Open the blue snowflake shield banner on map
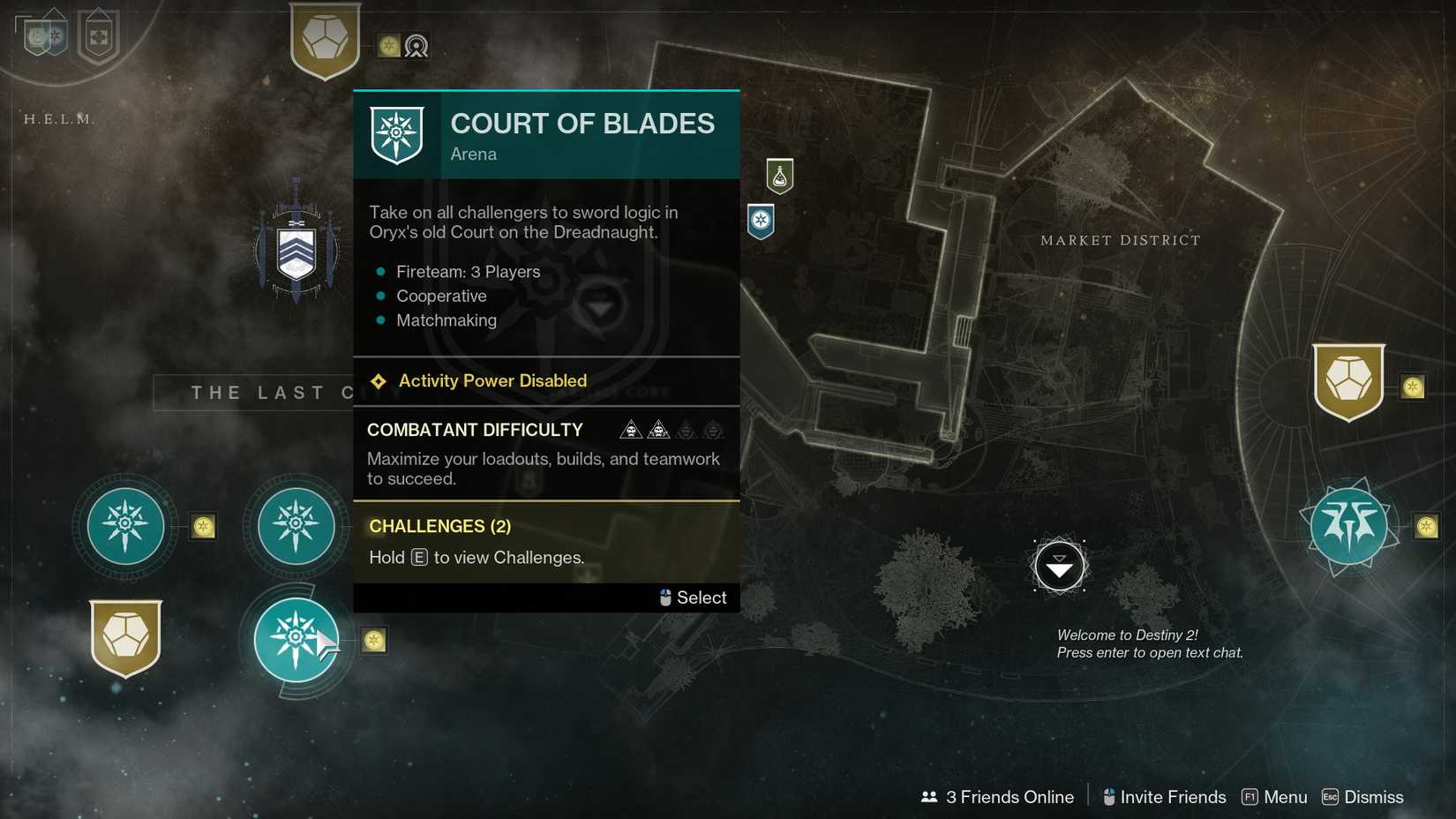 pyautogui.click(x=760, y=222)
